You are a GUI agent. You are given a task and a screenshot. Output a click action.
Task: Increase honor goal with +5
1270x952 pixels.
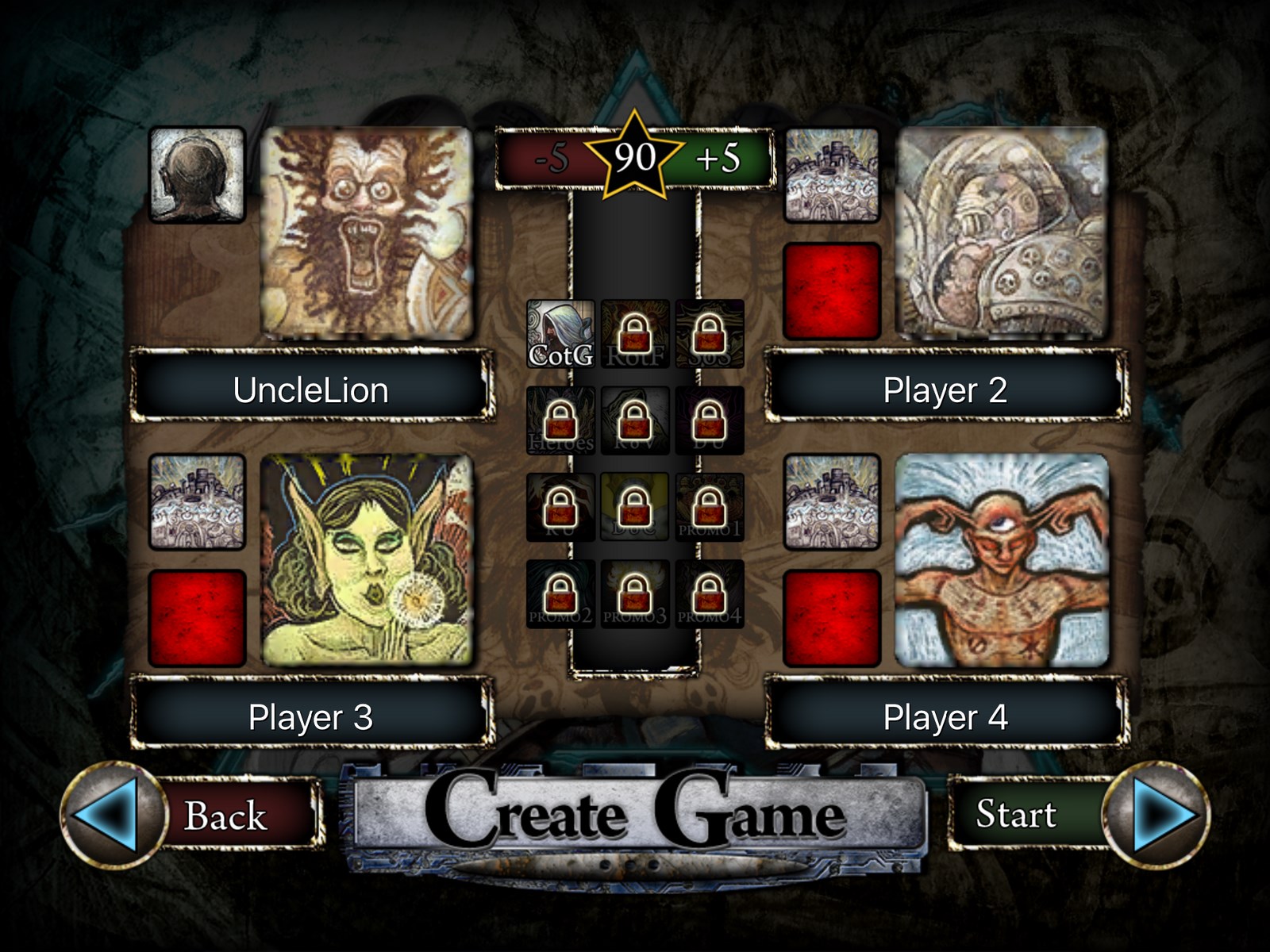(718, 158)
